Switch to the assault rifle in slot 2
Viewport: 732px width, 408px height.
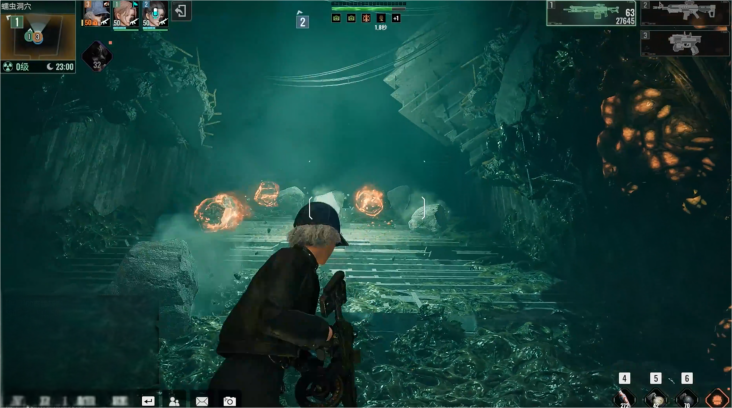[686, 13]
